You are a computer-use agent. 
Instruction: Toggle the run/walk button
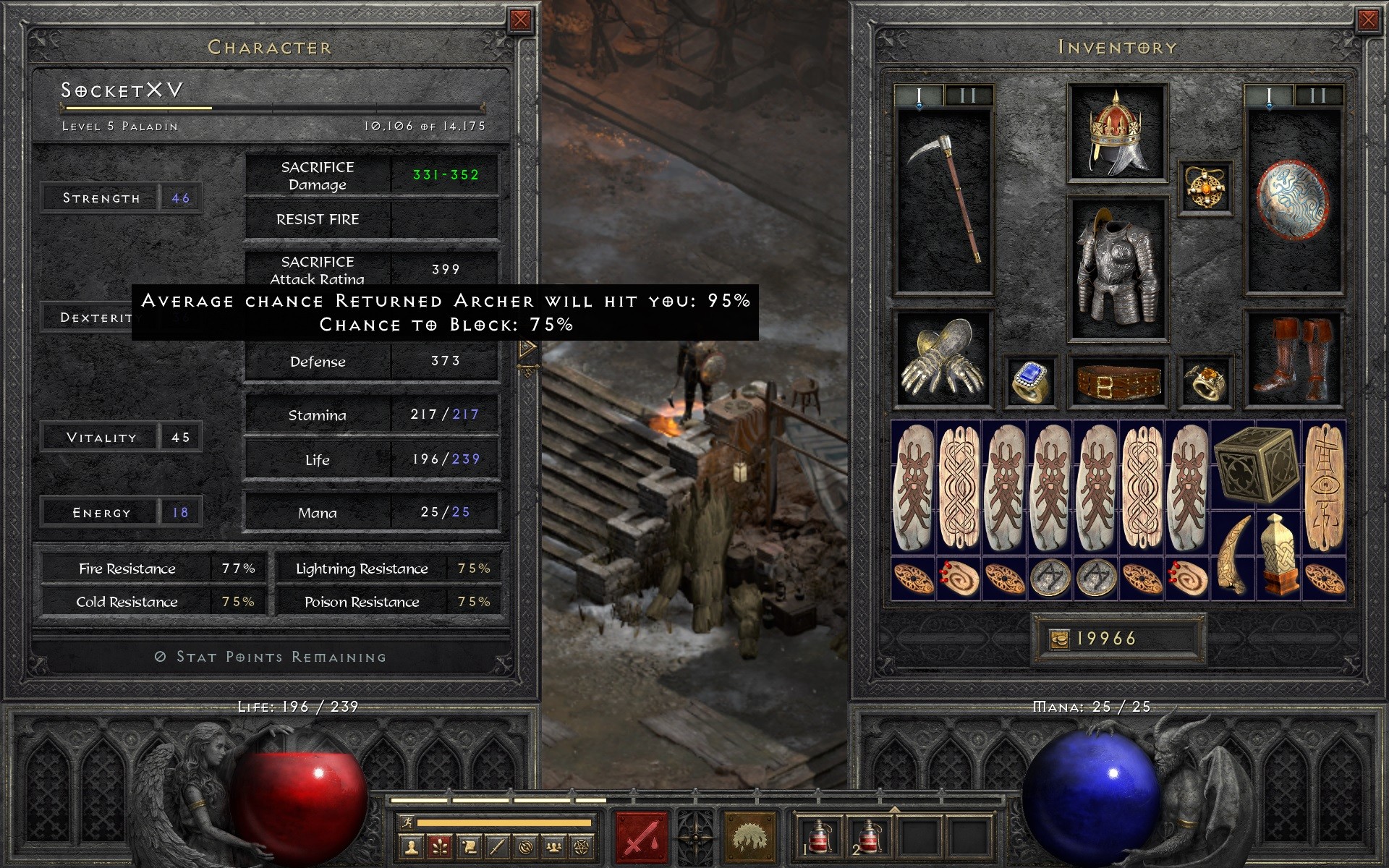407,822
